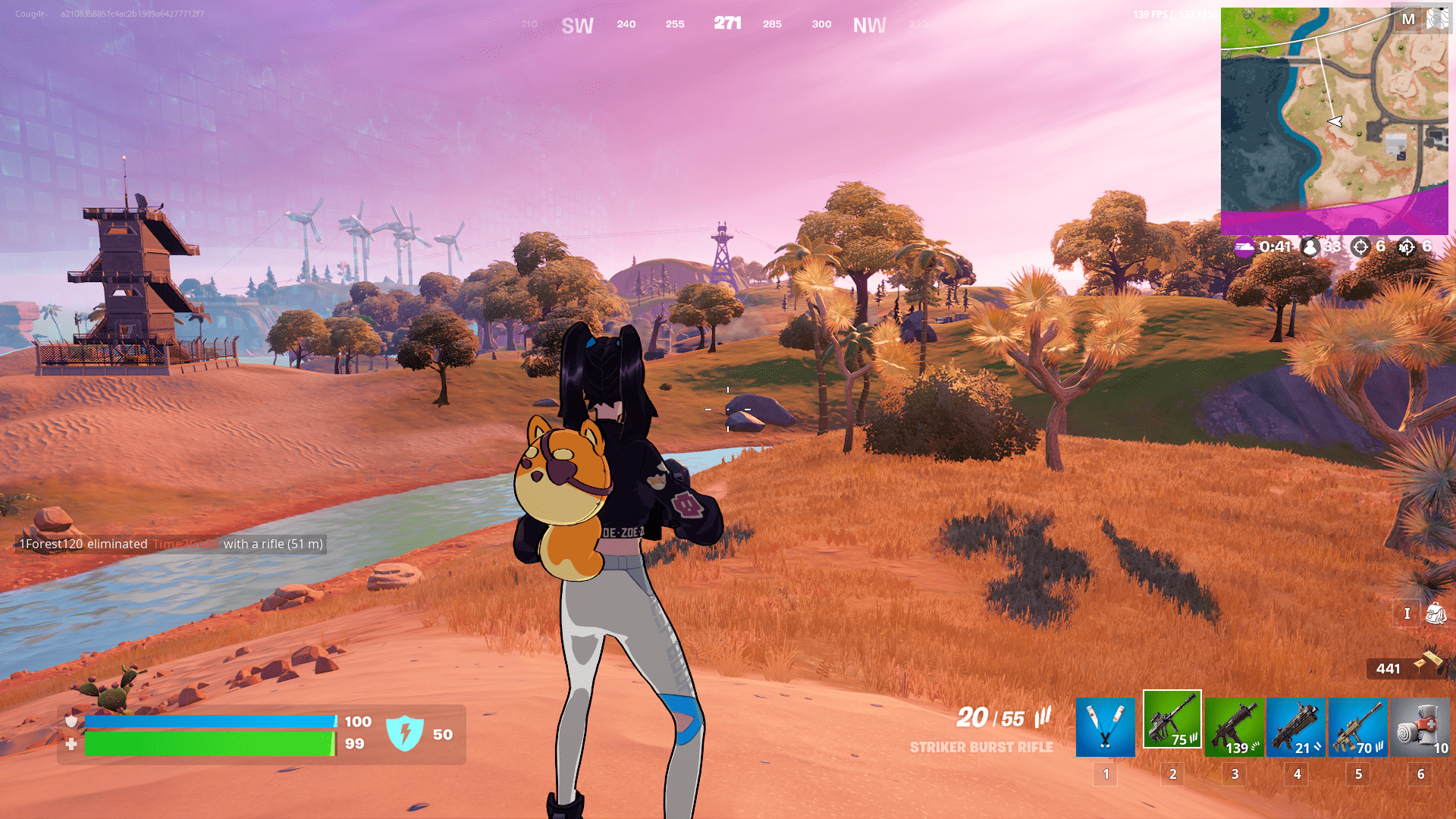Select the baseball bats in slot 1
Screen dimensions: 1456x819
click(1105, 726)
